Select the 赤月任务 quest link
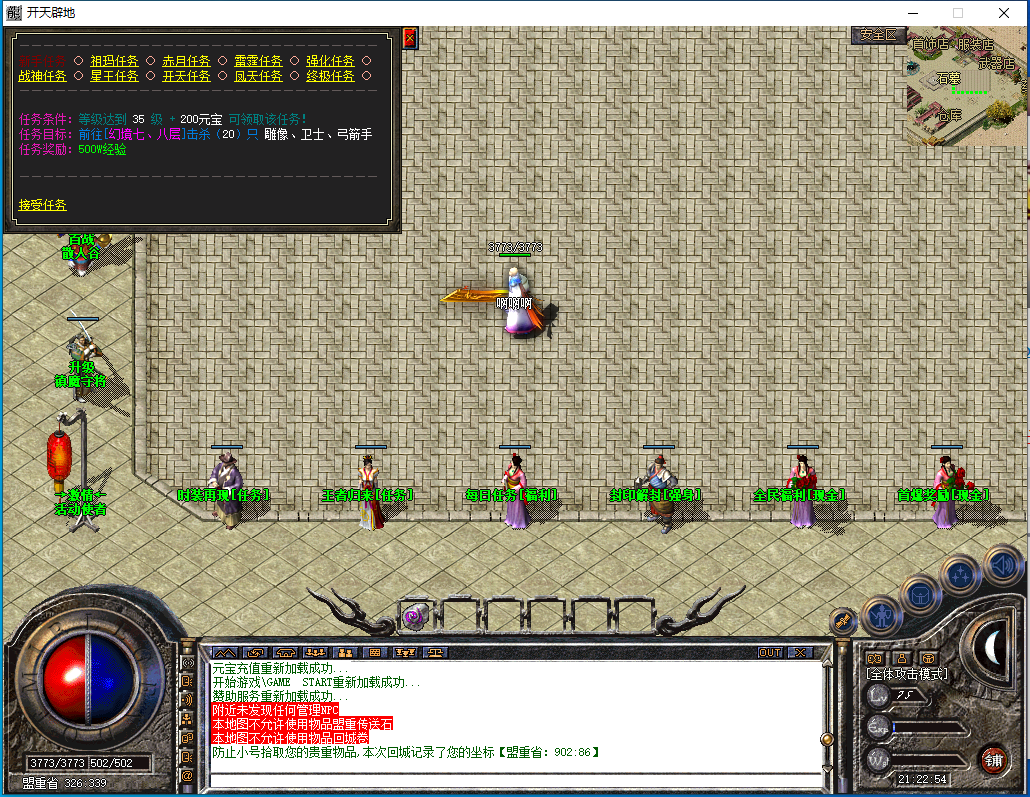Screen dimensions: 1030x797 pos(186,61)
